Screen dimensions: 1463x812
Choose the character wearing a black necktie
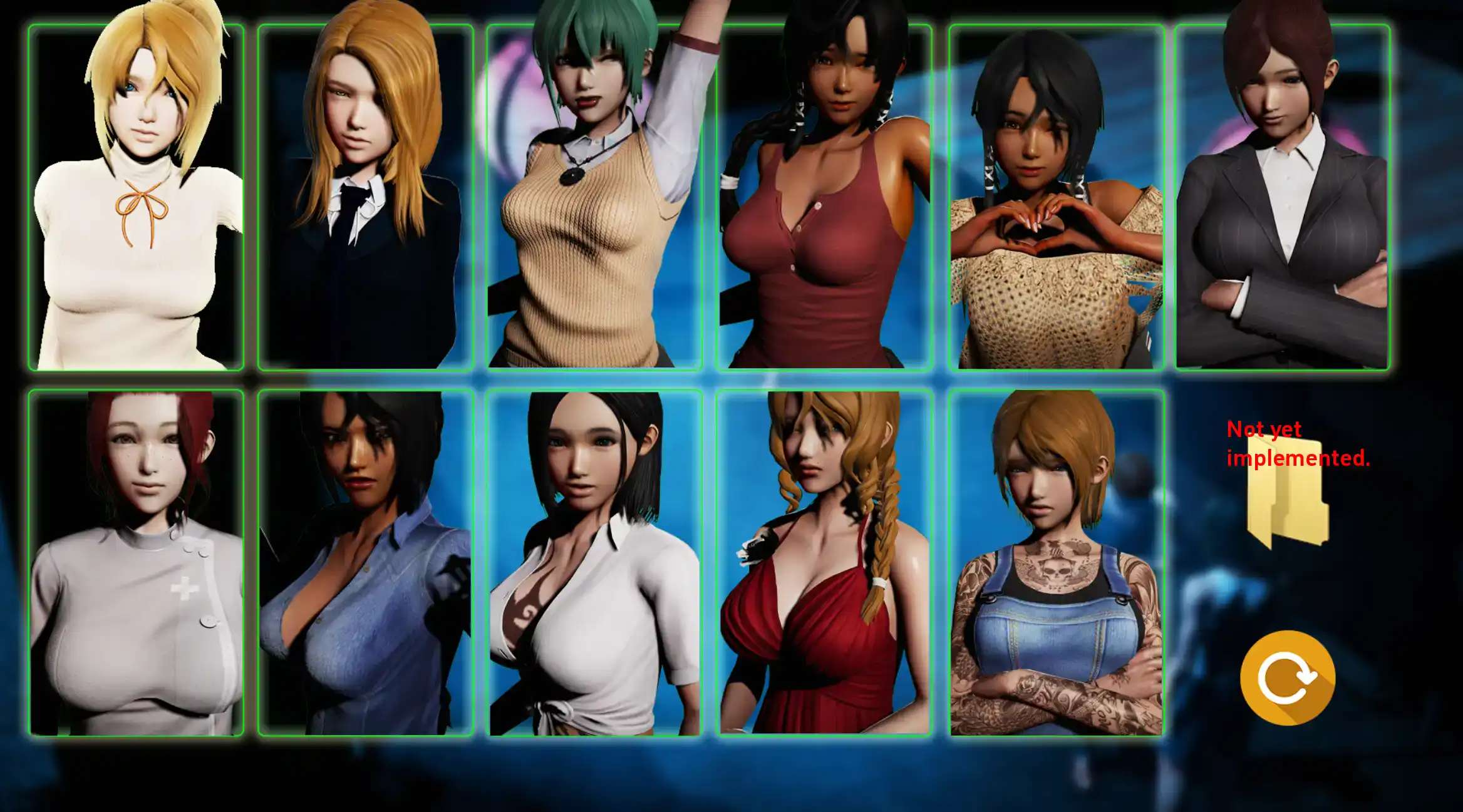tap(365, 197)
